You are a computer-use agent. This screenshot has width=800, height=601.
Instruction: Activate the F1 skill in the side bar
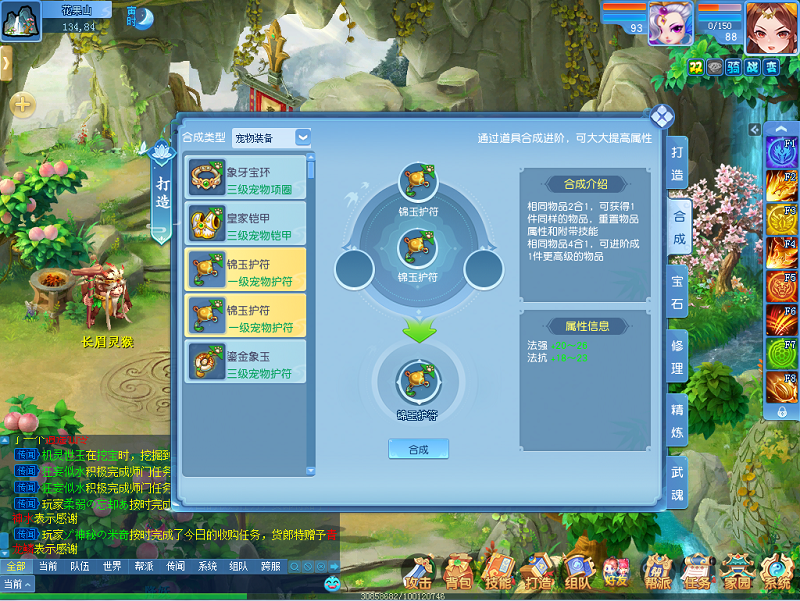click(x=781, y=152)
